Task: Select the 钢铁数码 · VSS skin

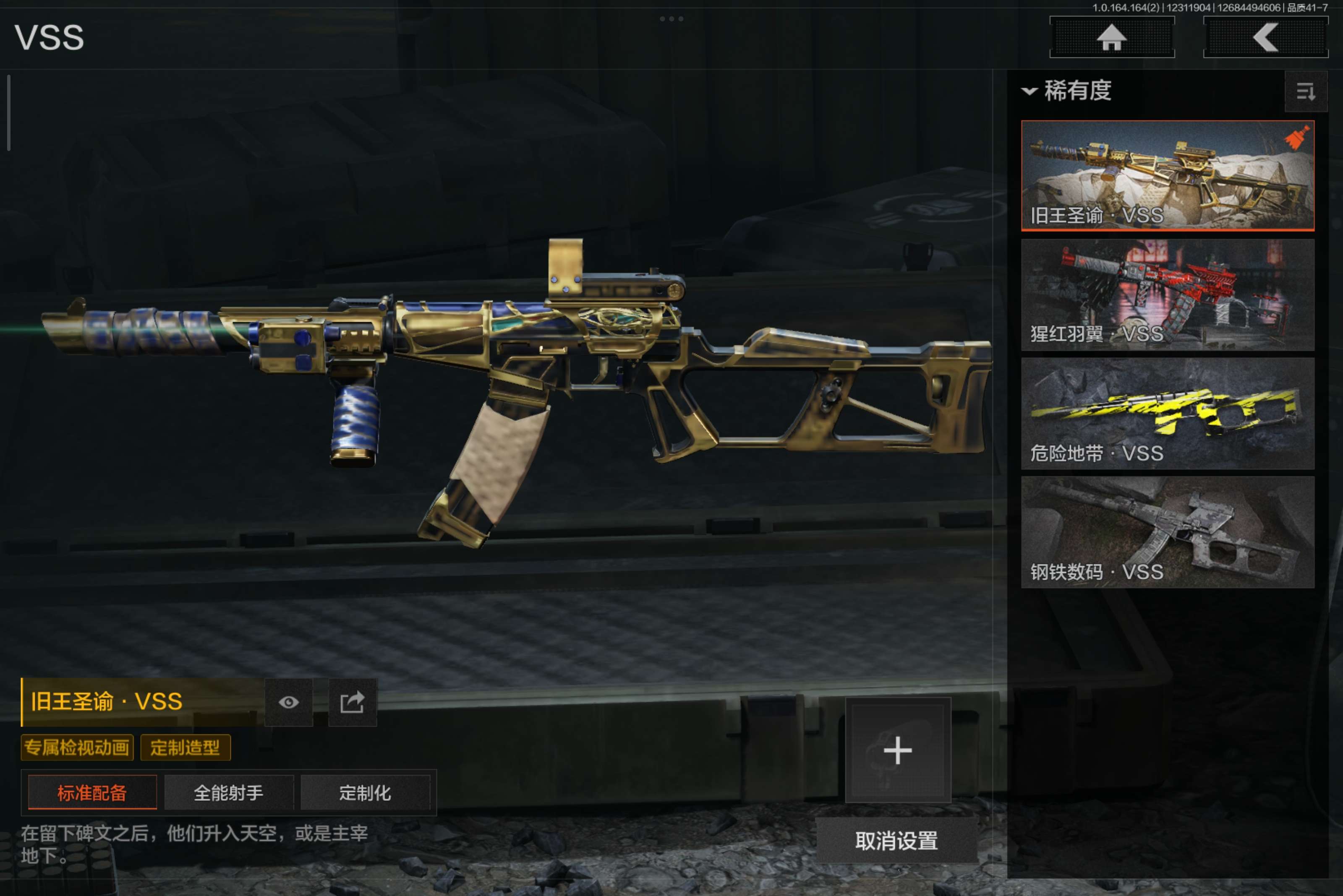Action: click(1167, 532)
